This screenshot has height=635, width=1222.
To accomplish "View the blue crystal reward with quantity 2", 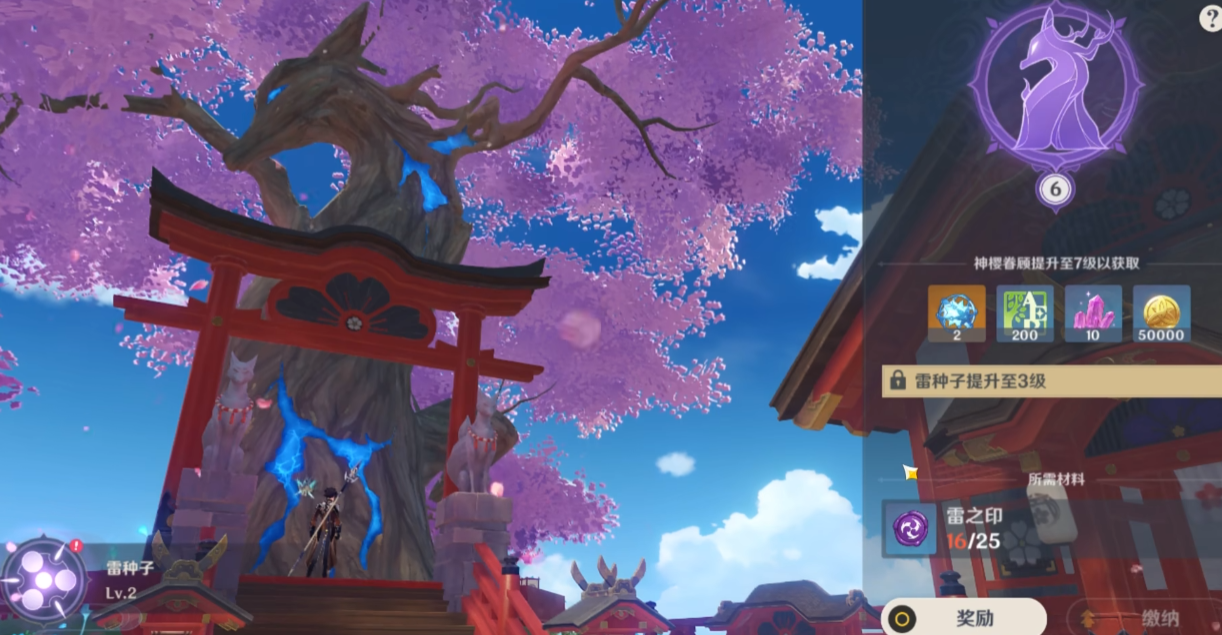I will pos(956,313).
